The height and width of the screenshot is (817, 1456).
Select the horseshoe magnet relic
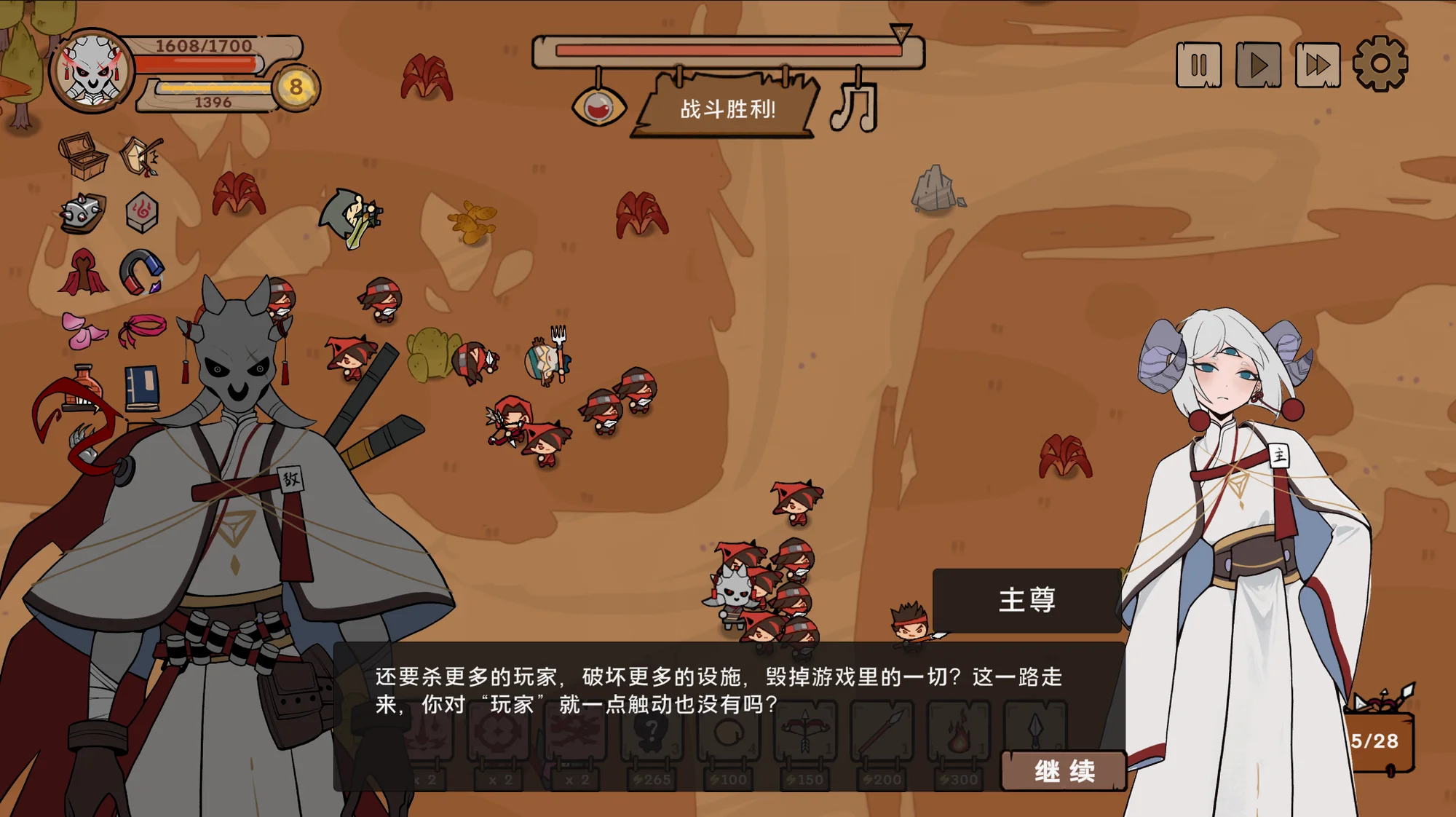click(142, 272)
